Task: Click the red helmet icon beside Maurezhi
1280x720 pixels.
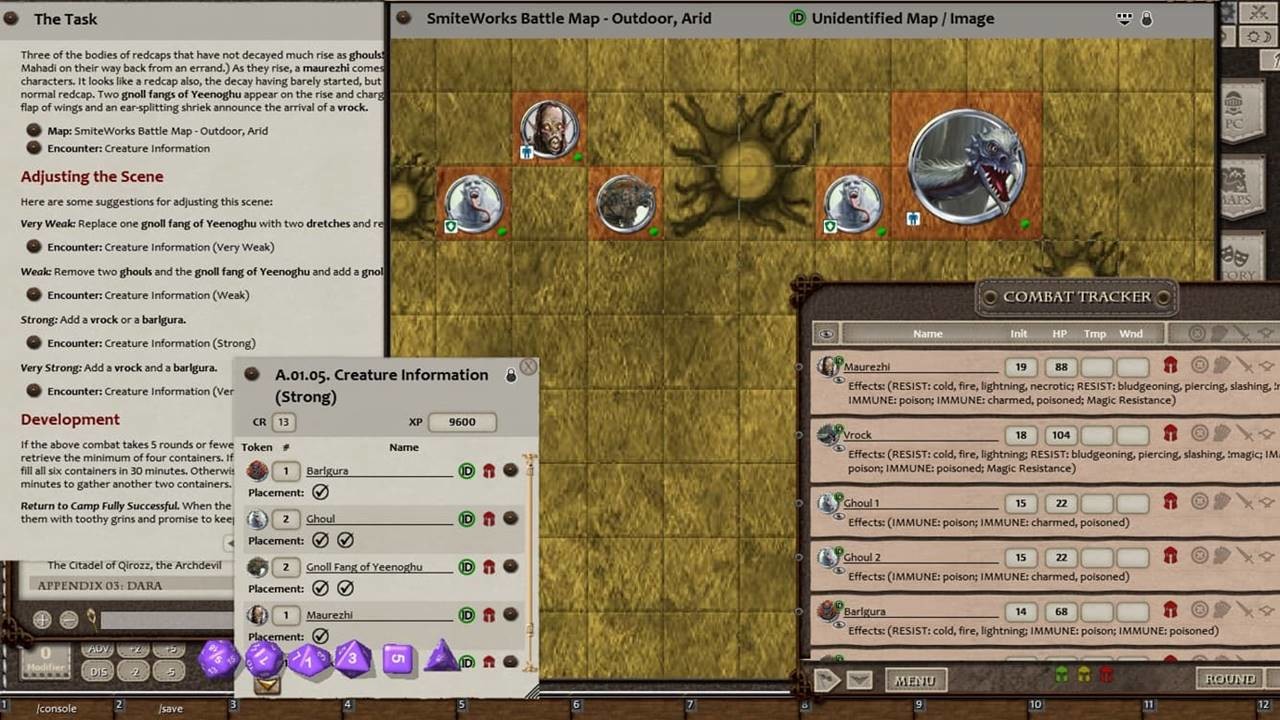Action: [x=490, y=615]
